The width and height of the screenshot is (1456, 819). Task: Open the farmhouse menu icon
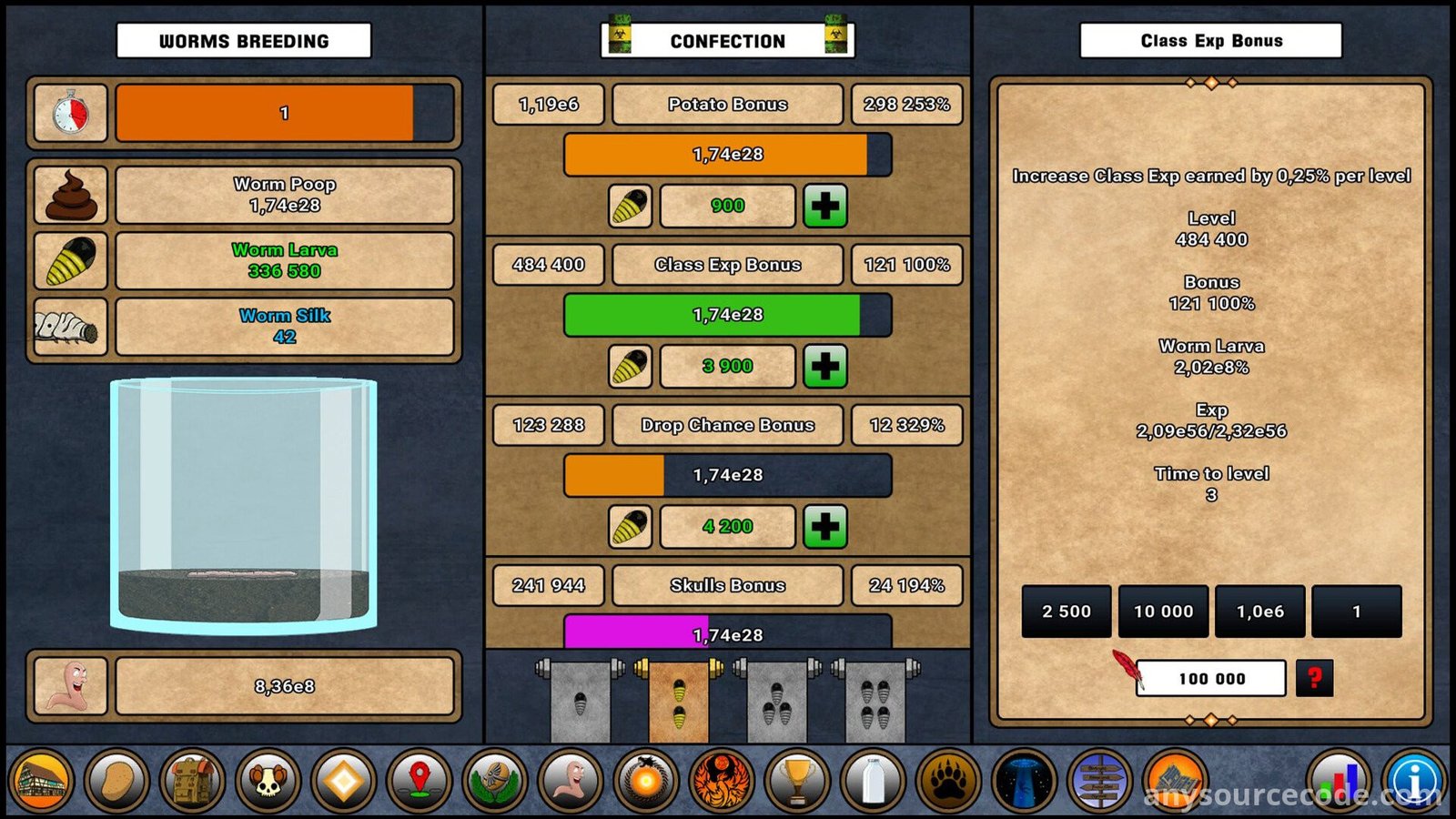point(40,781)
